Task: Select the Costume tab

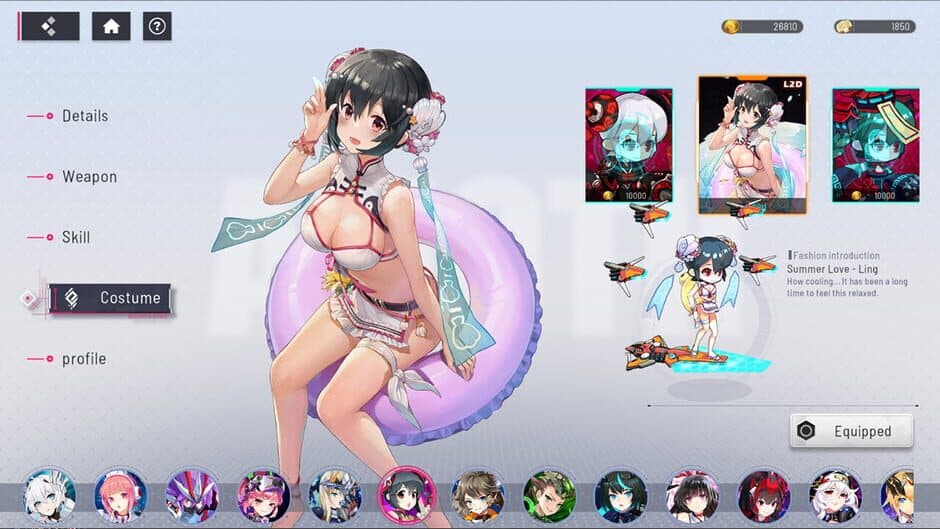Action: pyautogui.click(x=111, y=298)
